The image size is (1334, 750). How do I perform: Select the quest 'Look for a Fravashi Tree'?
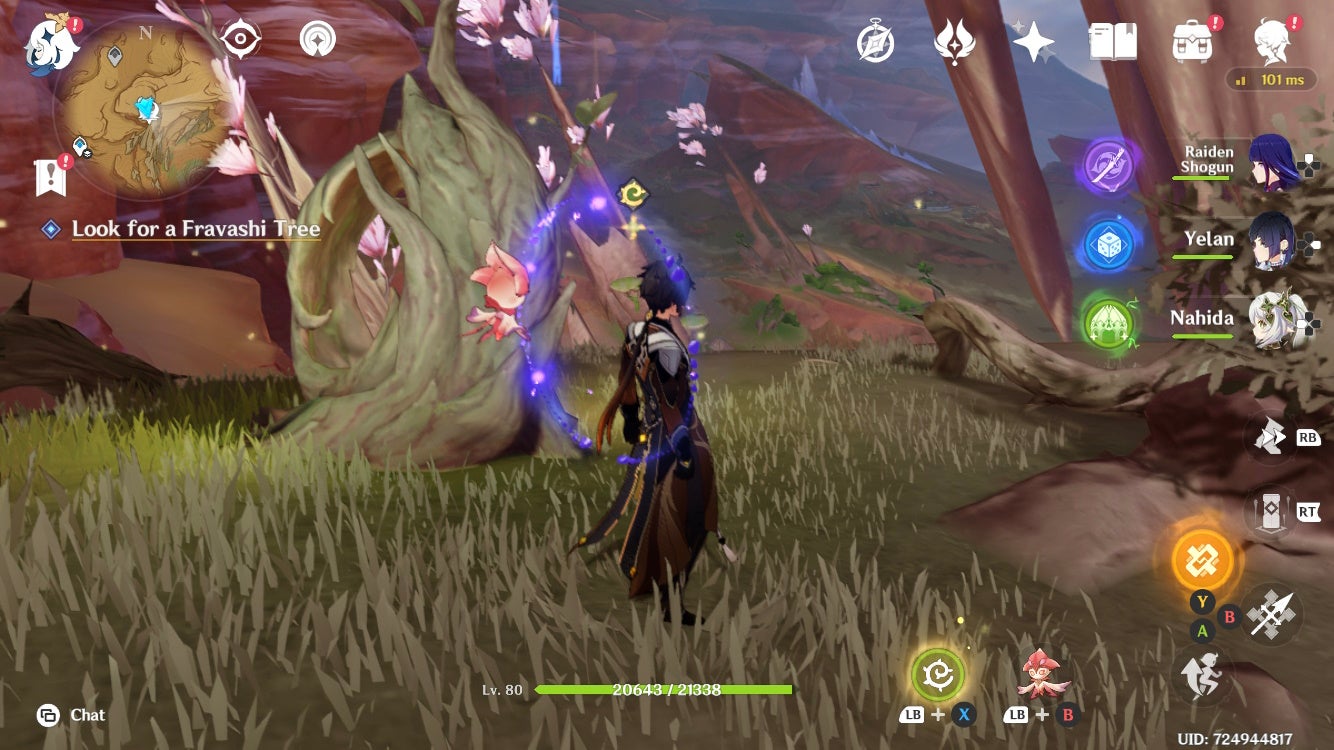pos(194,228)
